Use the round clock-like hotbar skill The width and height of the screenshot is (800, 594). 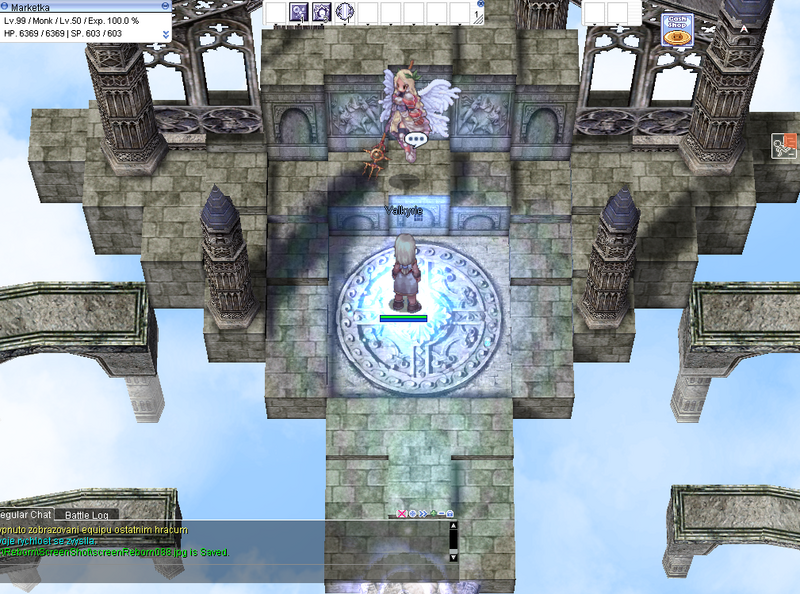[x=345, y=12]
